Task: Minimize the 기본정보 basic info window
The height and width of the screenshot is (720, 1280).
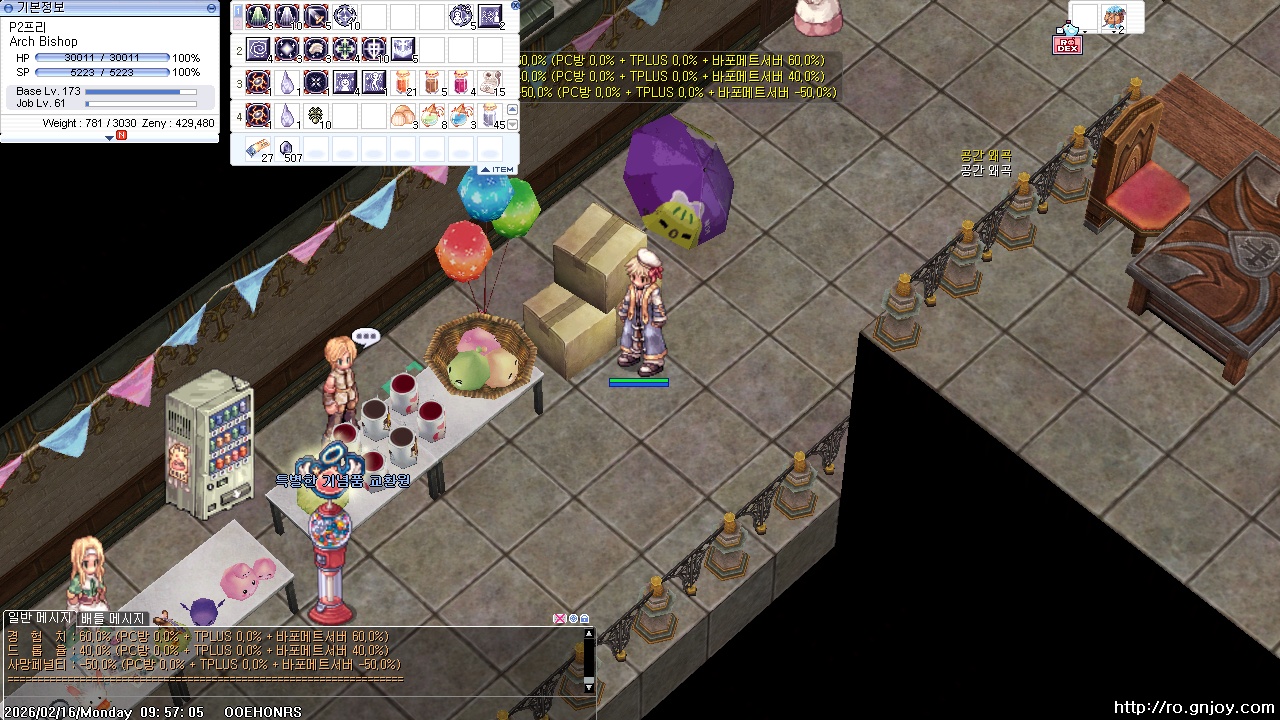Action: 211,8
